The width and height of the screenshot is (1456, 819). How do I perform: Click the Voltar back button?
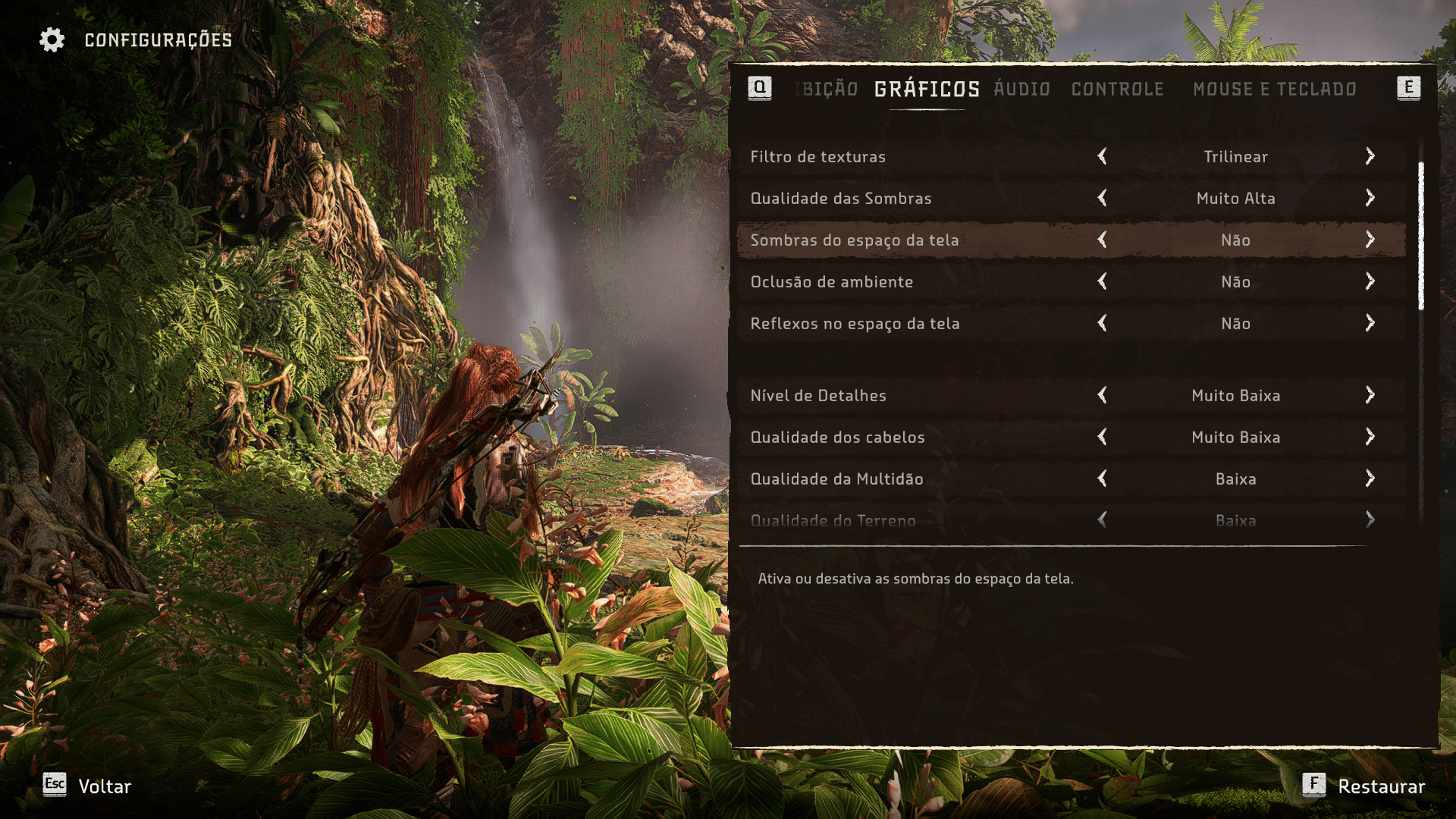coord(88,786)
